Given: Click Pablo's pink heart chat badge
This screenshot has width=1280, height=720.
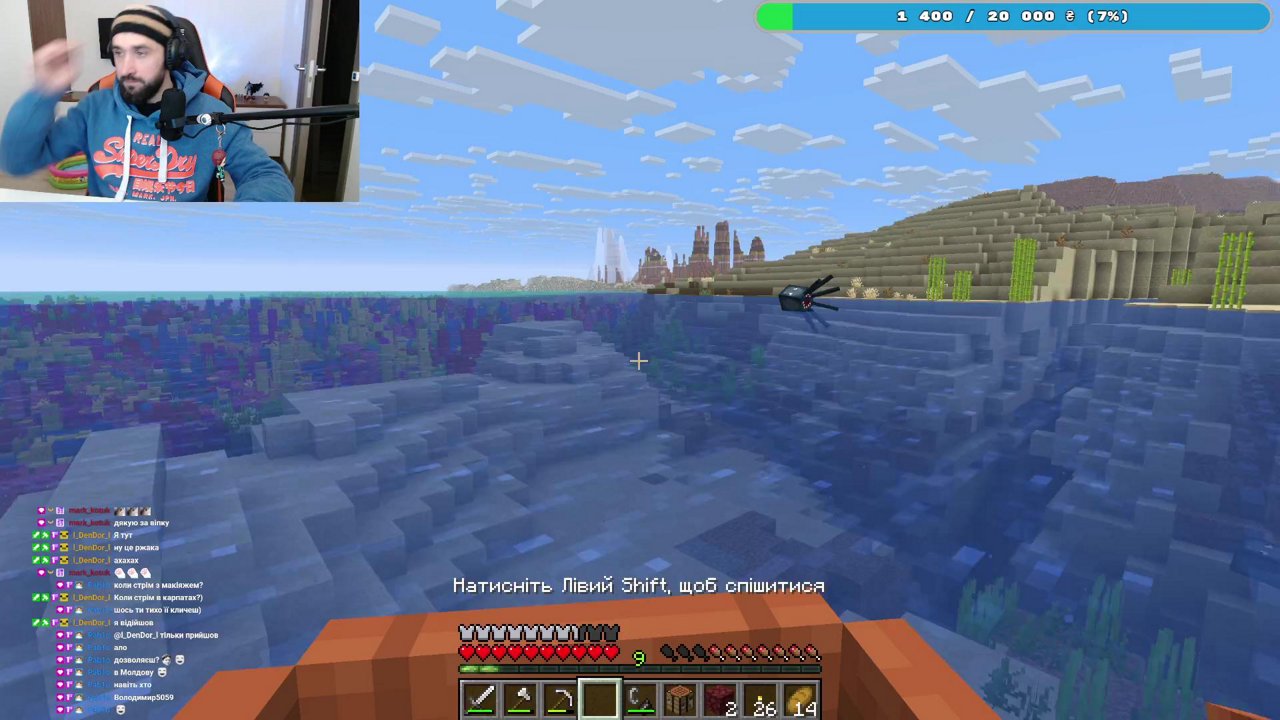Looking at the screenshot, I should tap(59, 584).
